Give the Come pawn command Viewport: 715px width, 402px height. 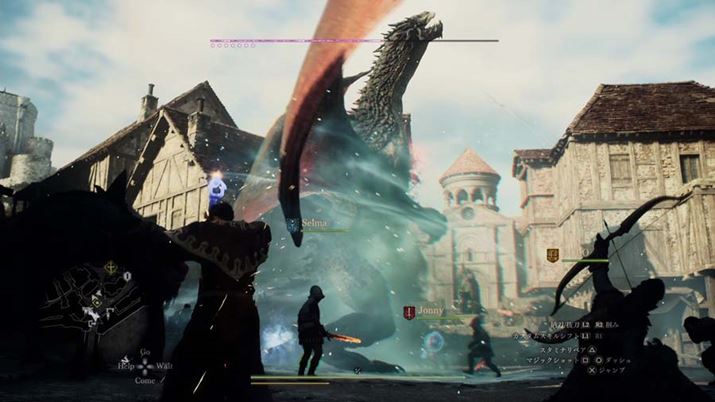click(x=146, y=380)
